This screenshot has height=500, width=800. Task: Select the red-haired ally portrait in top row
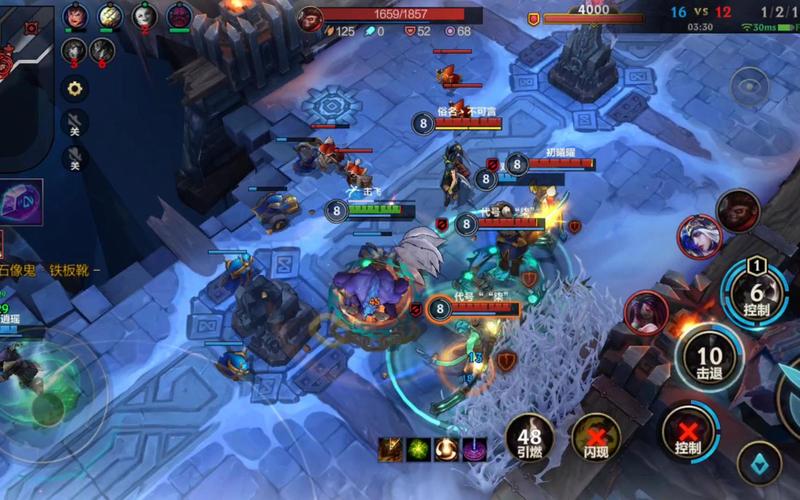(75, 16)
